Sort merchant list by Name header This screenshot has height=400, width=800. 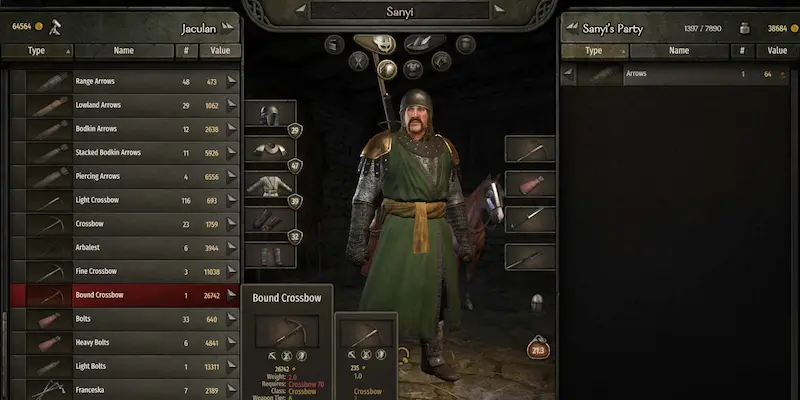[x=124, y=50]
